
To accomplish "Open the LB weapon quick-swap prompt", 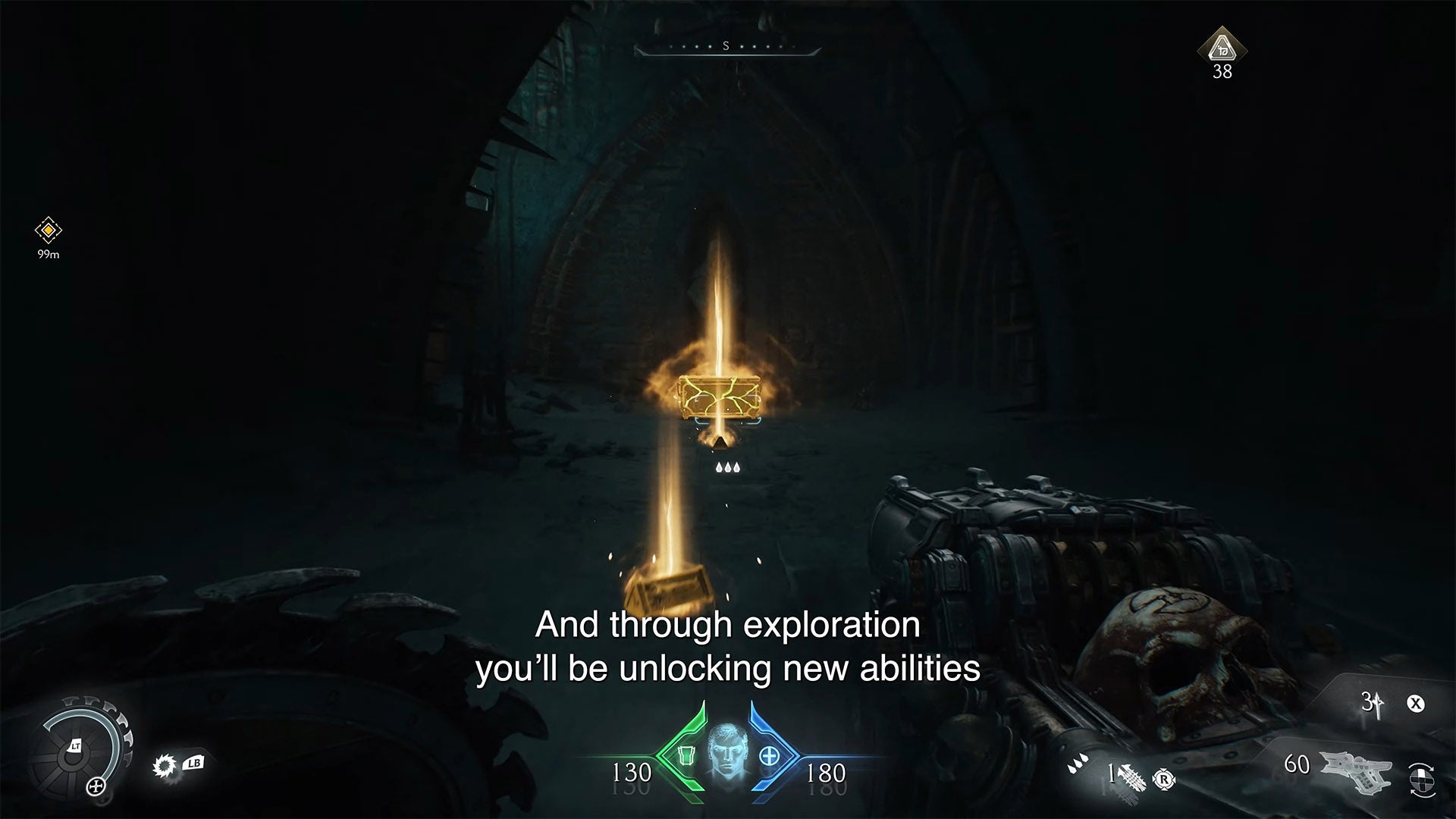I will tap(194, 762).
